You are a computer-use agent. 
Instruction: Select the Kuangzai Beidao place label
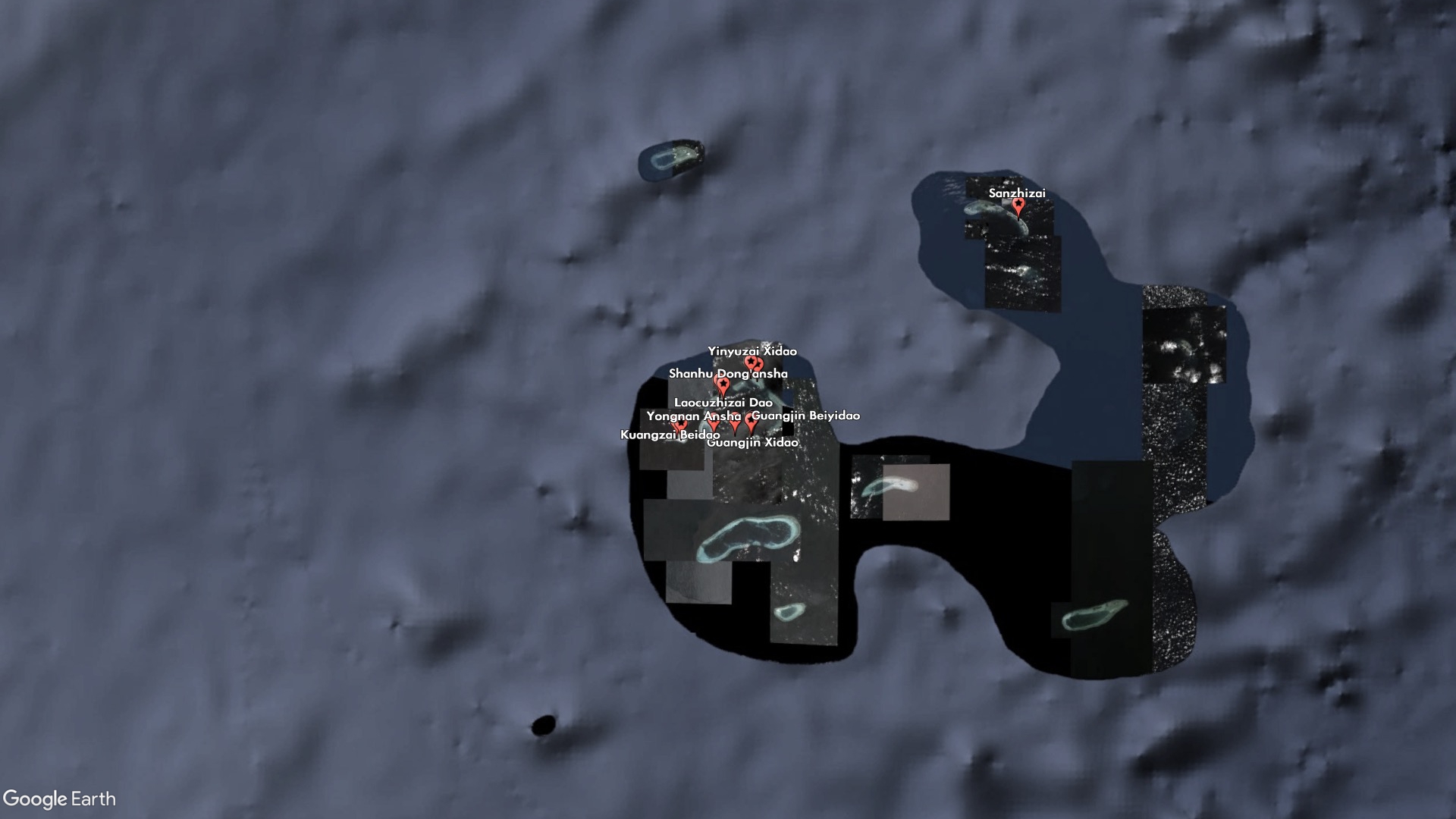click(670, 435)
